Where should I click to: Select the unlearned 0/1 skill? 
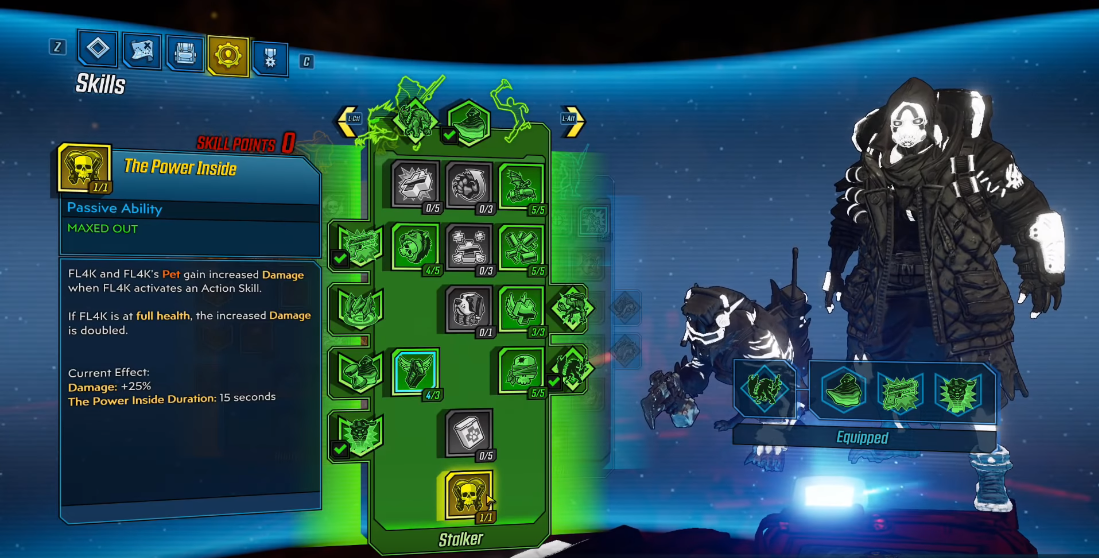click(x=468, y=309)
